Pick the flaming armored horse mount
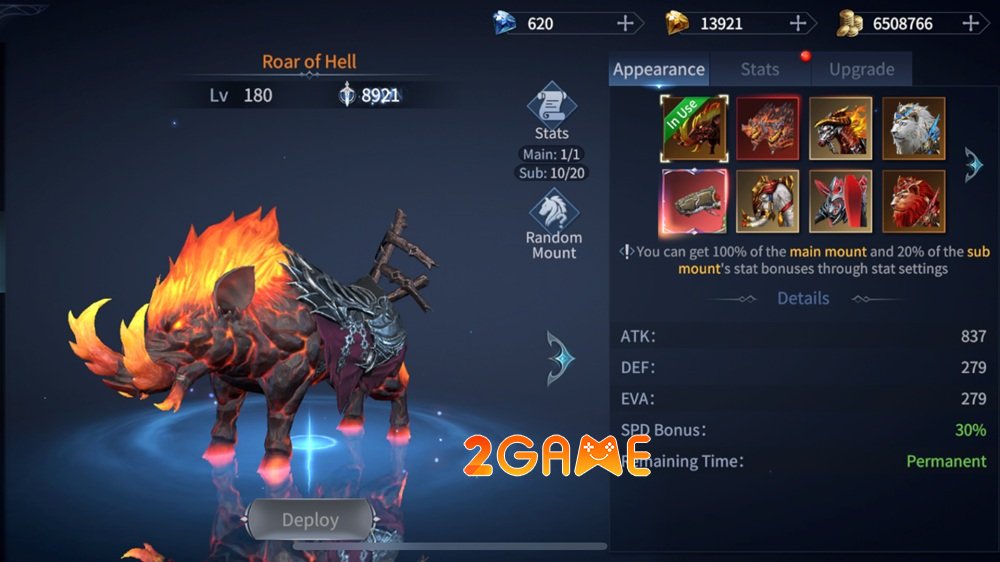 [x=841, y=128]
